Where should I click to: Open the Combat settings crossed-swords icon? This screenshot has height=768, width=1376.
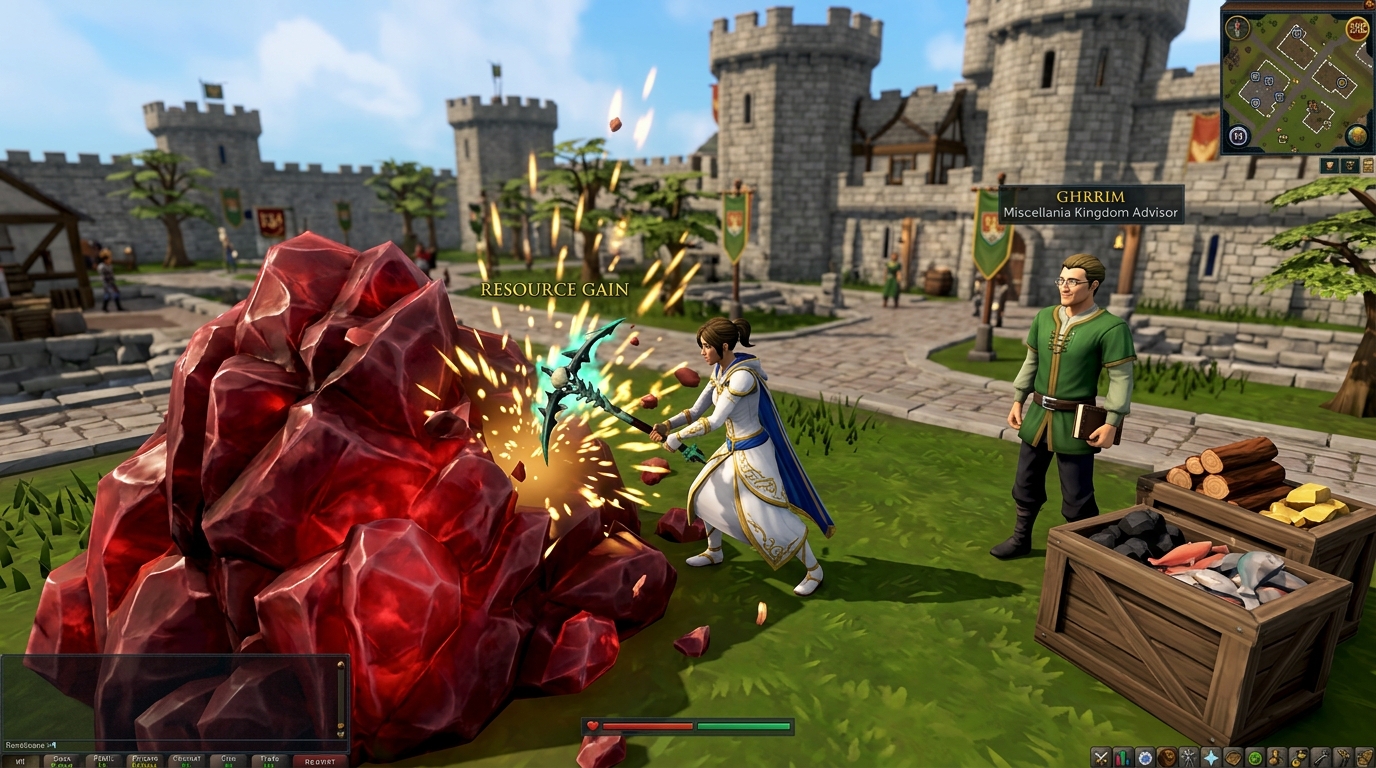[1100, 757]
